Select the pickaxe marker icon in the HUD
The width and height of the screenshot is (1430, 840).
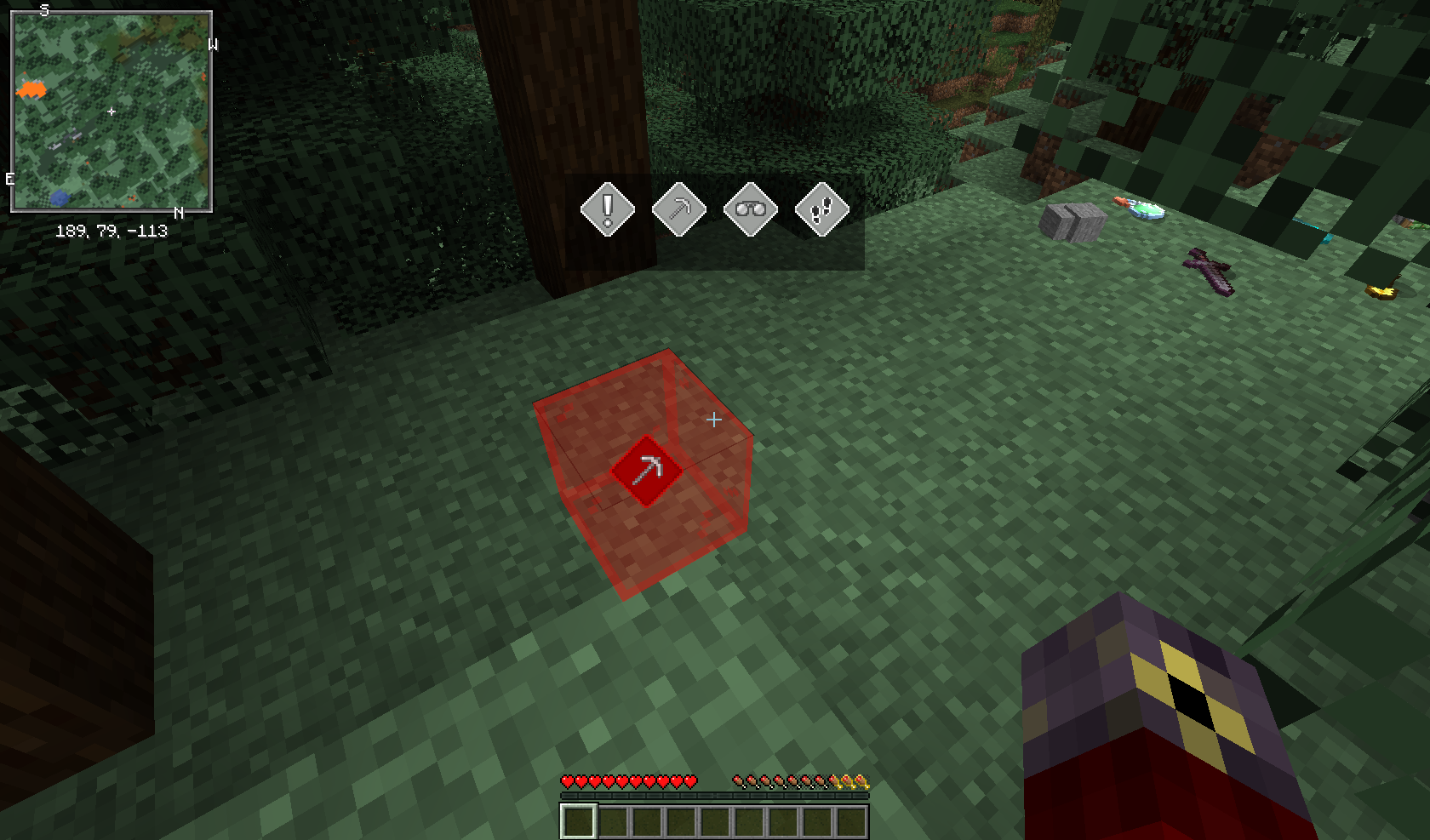pos(678,209)
